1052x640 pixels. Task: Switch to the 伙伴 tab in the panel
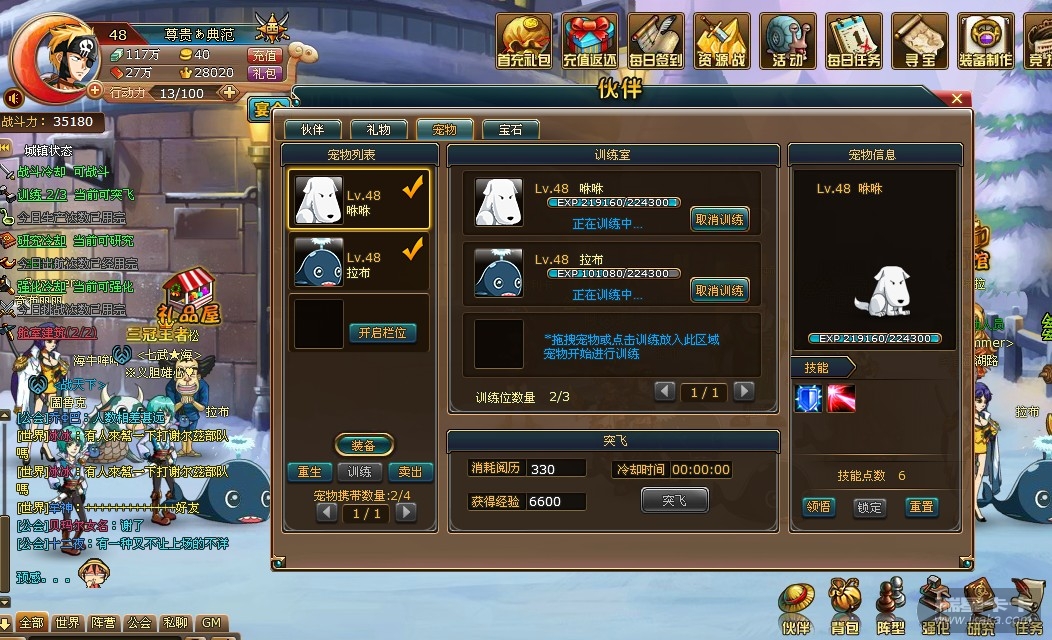pyautogui.click(x=312, y=130)
